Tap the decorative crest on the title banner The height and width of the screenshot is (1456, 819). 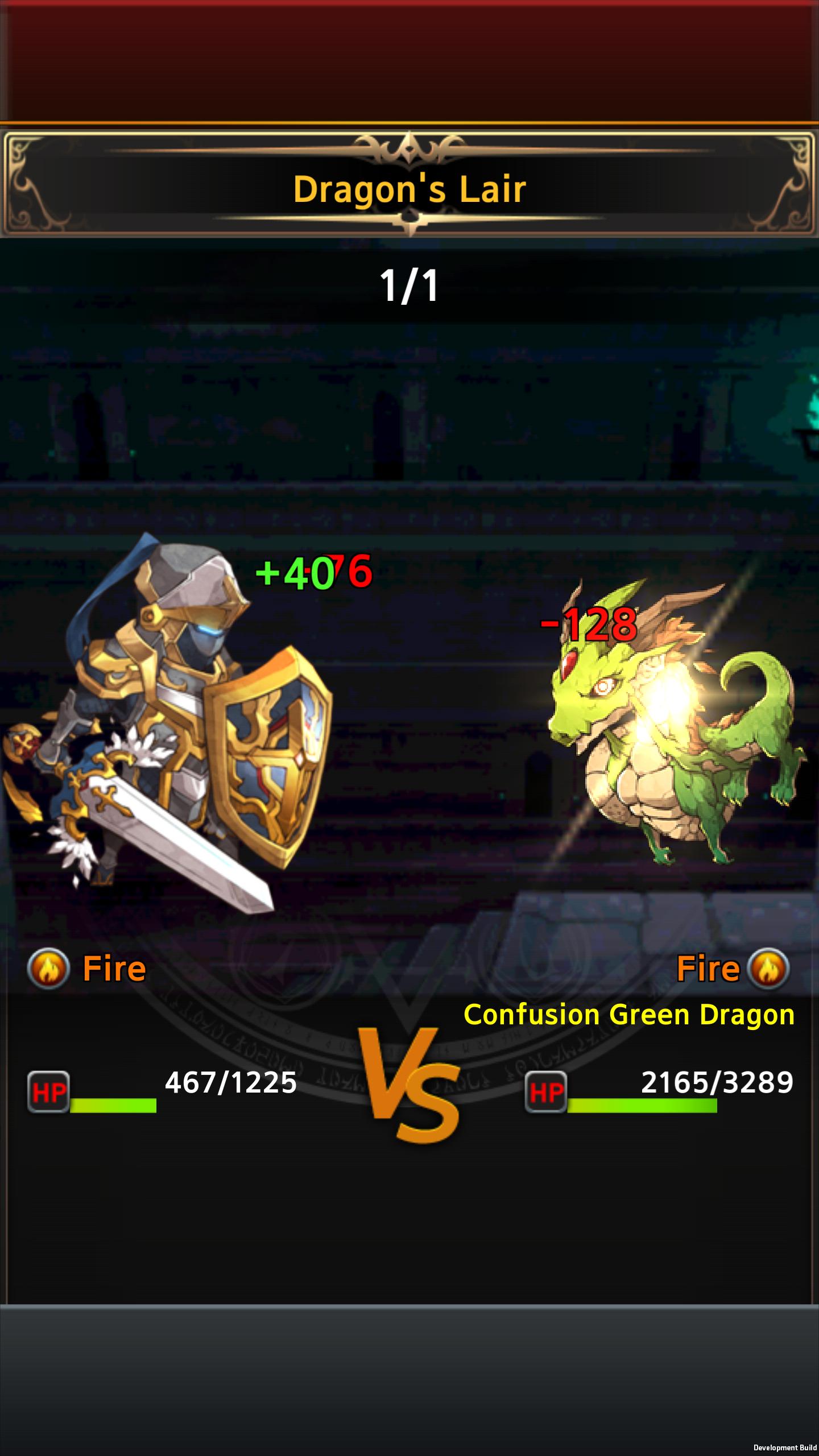point(409,149)
